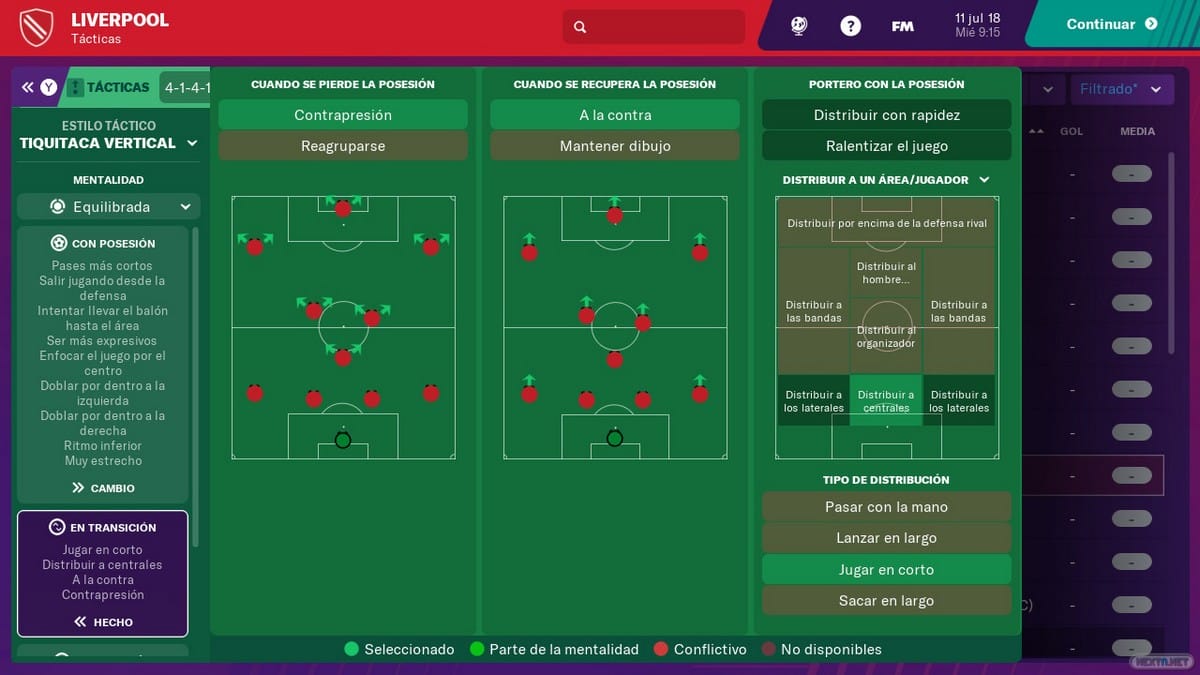1200x675 pixels.
Task: Open the Equilibrada mentality dropdown
Action: pyautogui.click(x=109, y=207)
